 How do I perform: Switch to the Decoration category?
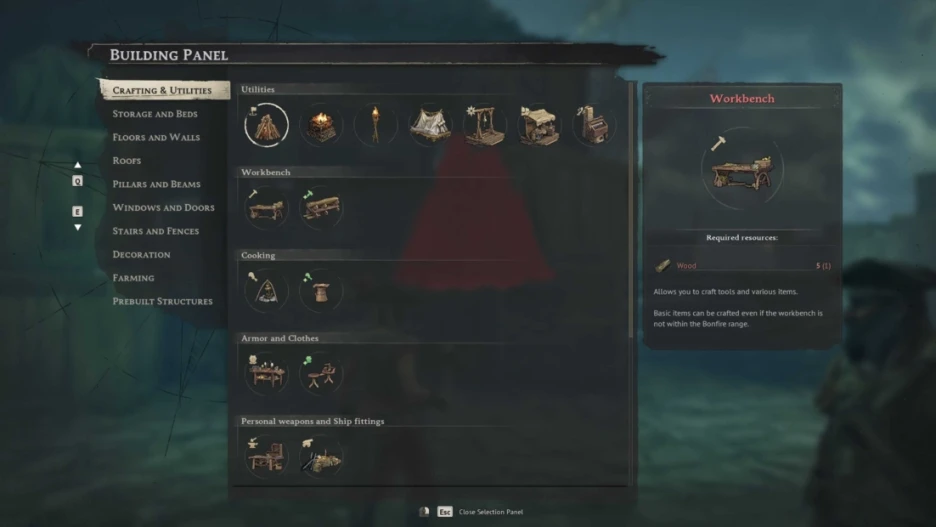[x=141, y=255]
